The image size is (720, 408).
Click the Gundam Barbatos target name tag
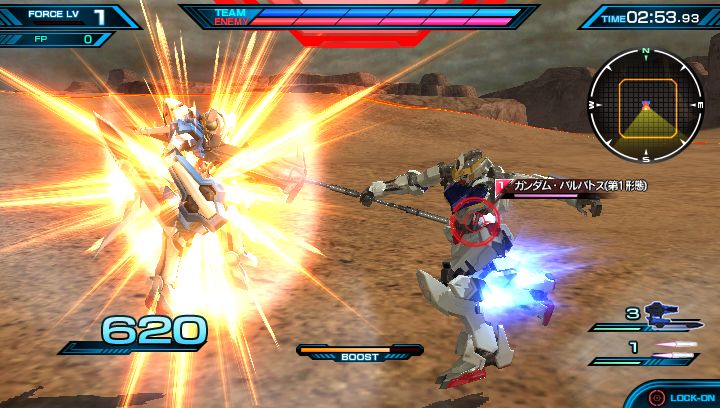pos(562,185)
